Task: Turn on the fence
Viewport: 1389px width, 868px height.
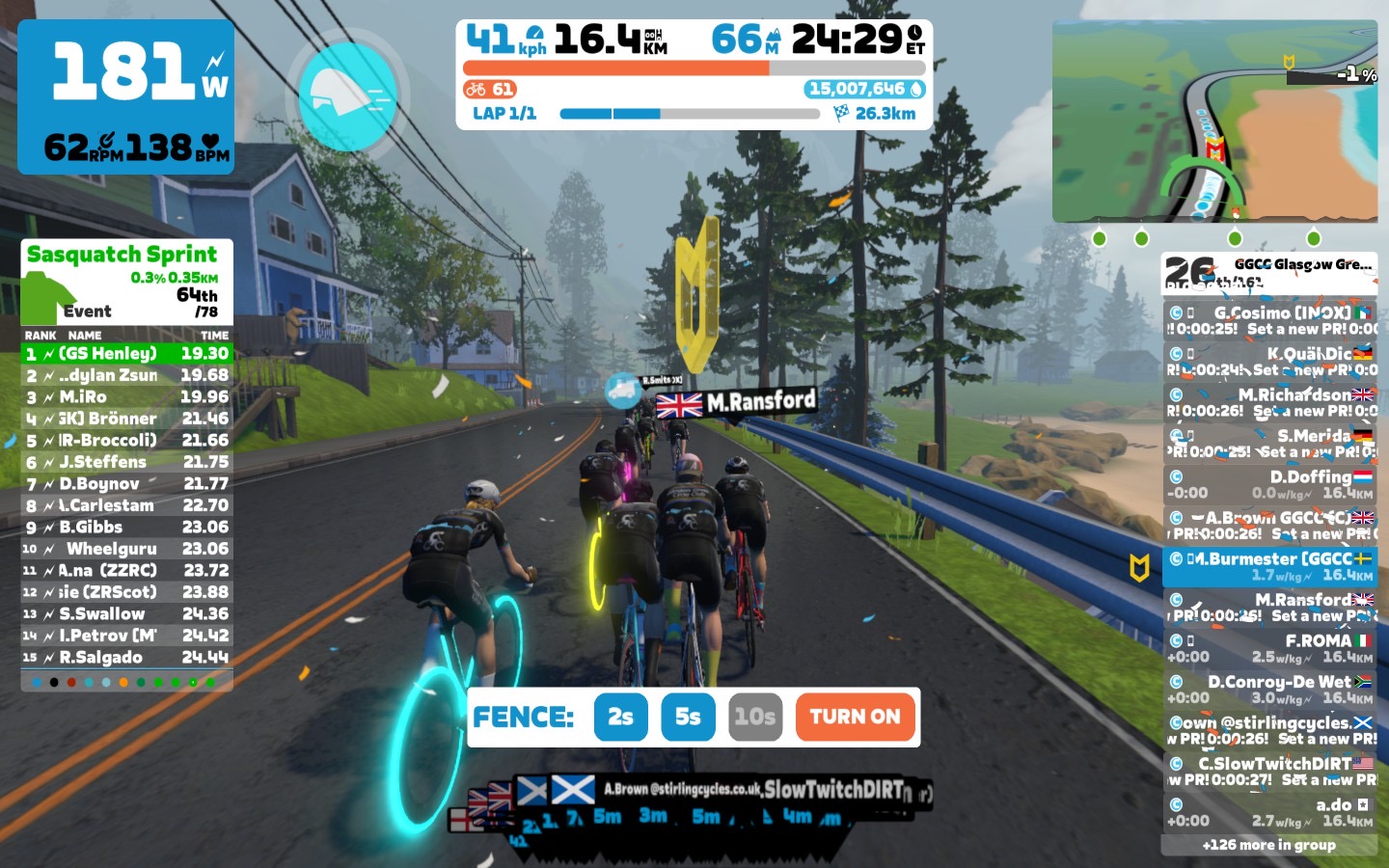Action: pos(855,717)
